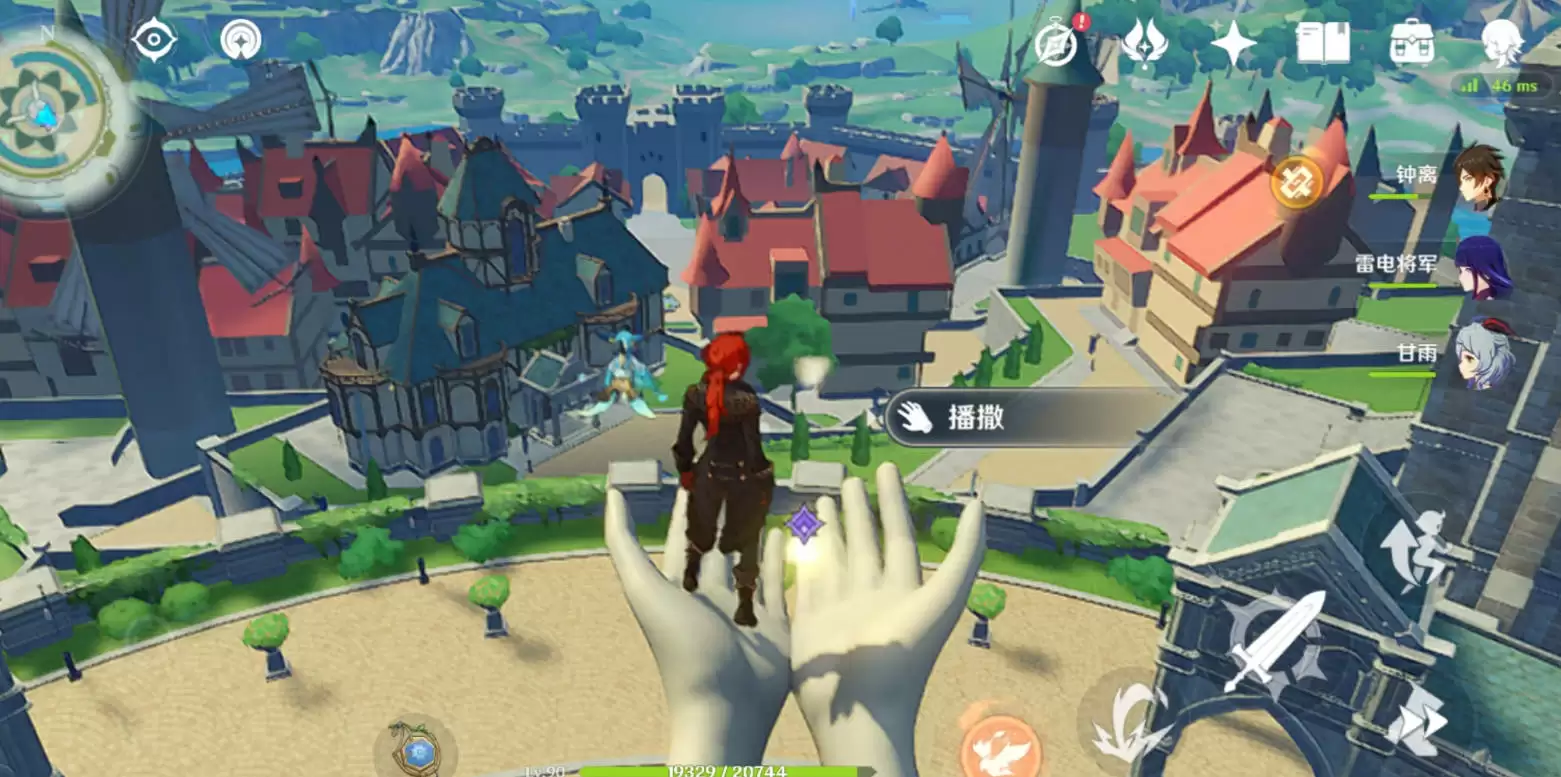Image resolution: width=1561 pixels, height=777 pixels.
Task: Switch to party member 钟离
Action: [1478, 175]
